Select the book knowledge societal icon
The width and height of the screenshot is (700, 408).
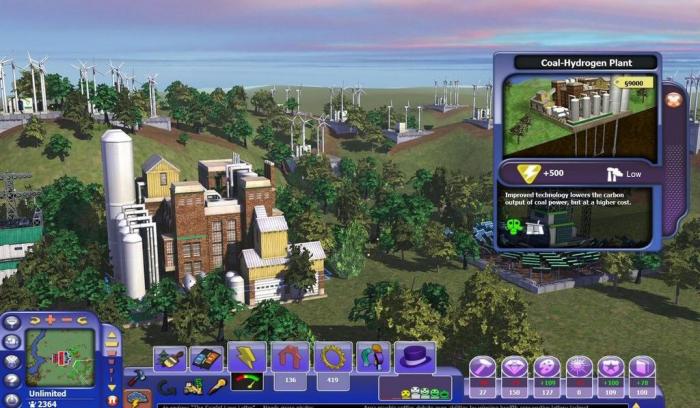pos(642,366)
